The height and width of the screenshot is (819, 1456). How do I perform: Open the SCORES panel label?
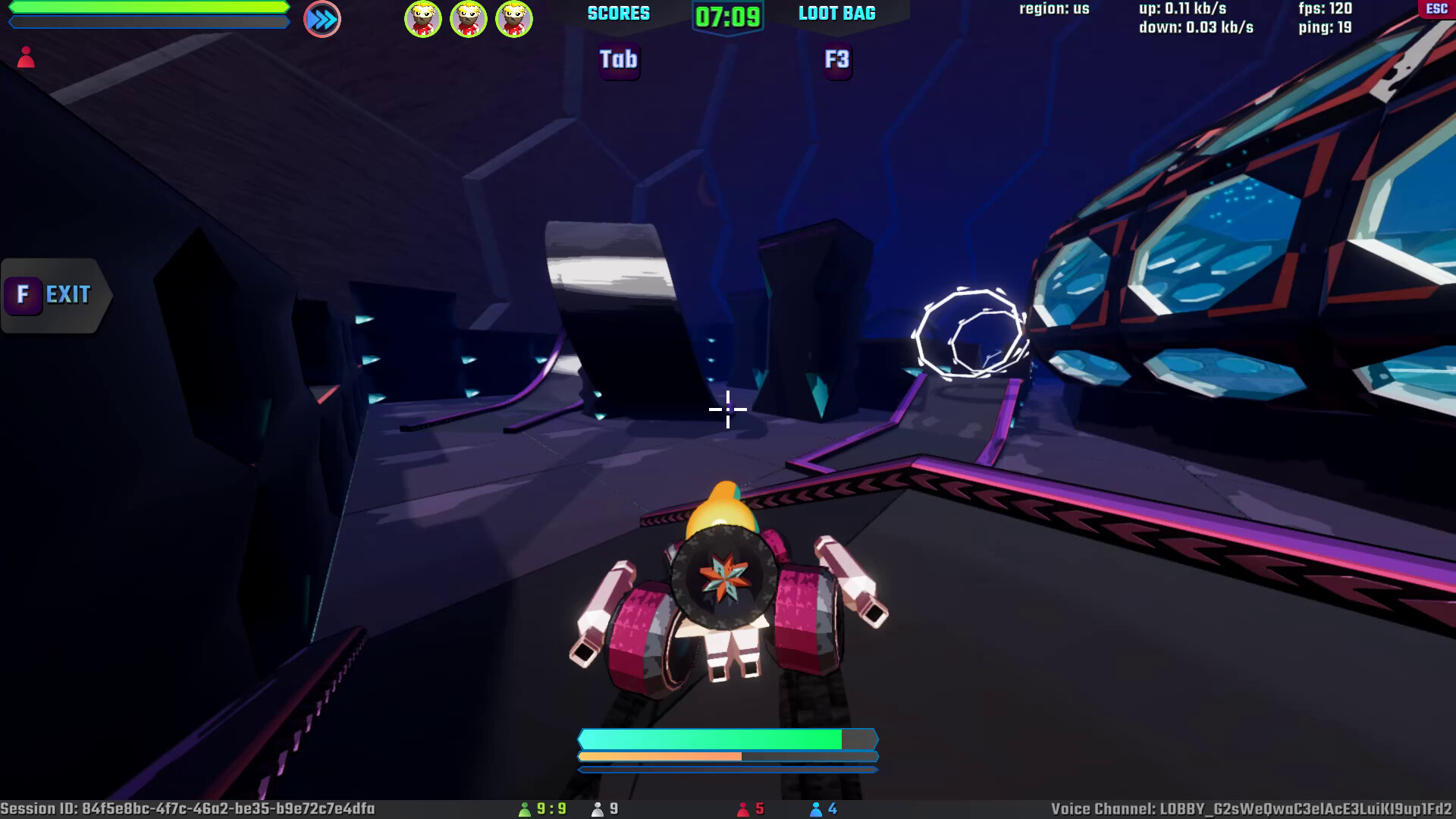tap(618, 13)
